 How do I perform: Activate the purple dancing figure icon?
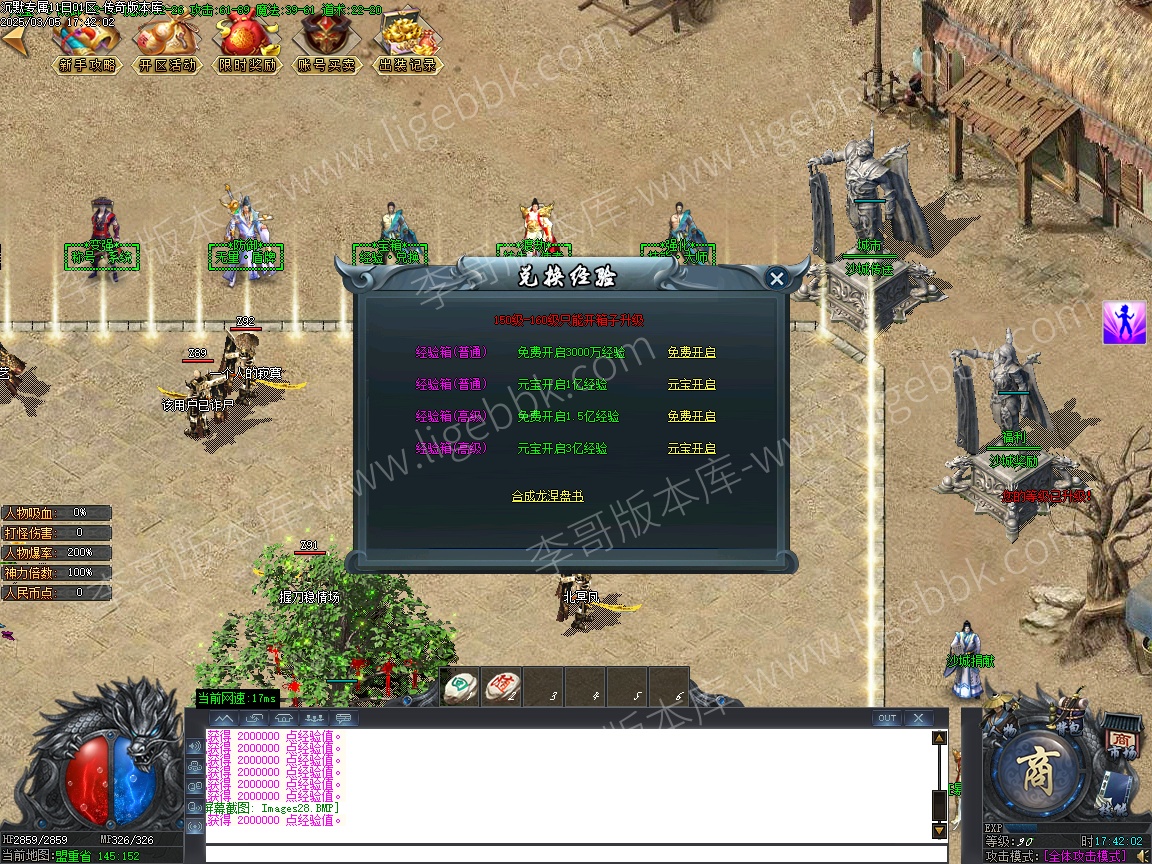pyautogui.click(x=1124, y=323)
